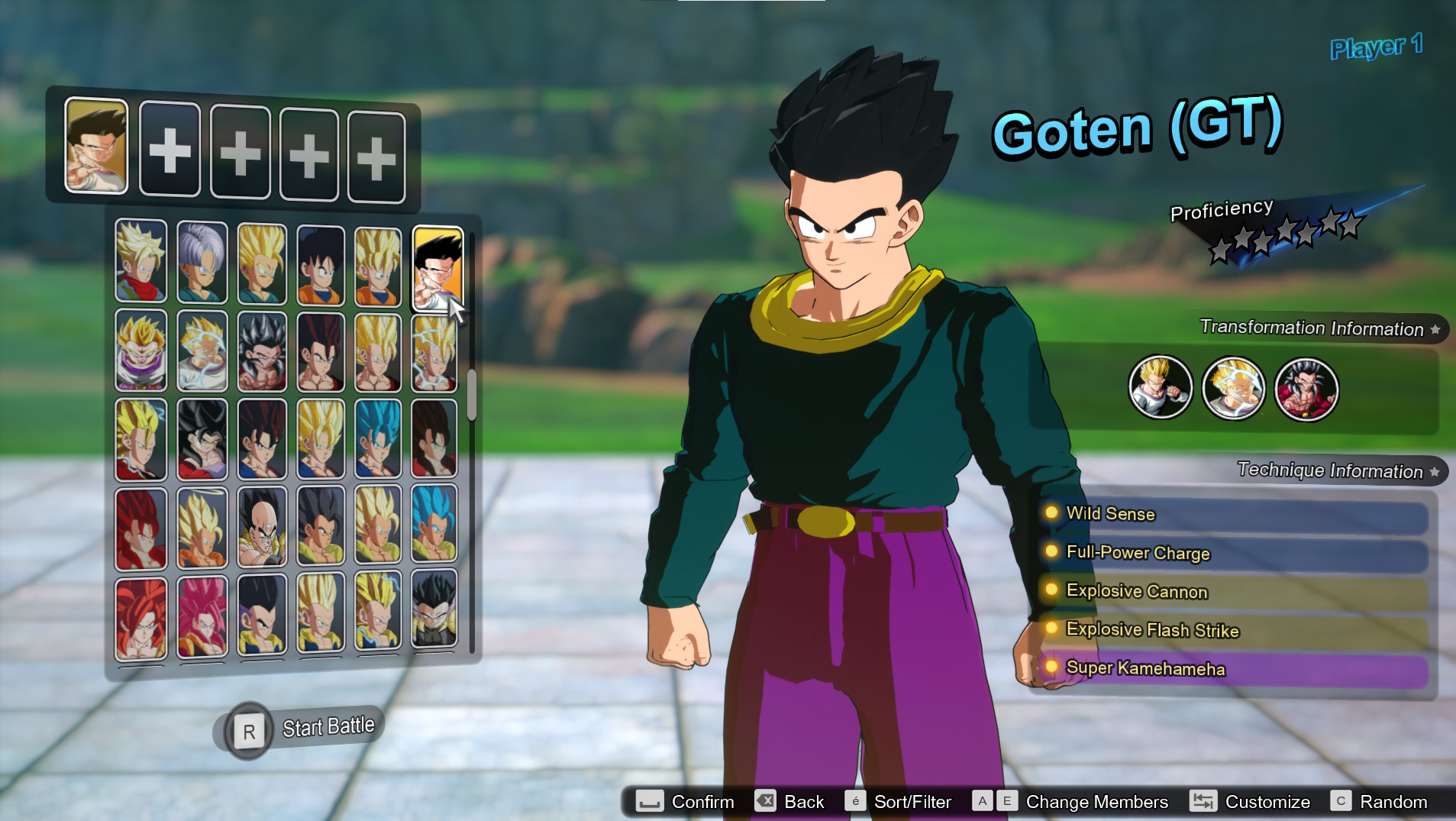Click the Back button

click(x=767, y=801)
